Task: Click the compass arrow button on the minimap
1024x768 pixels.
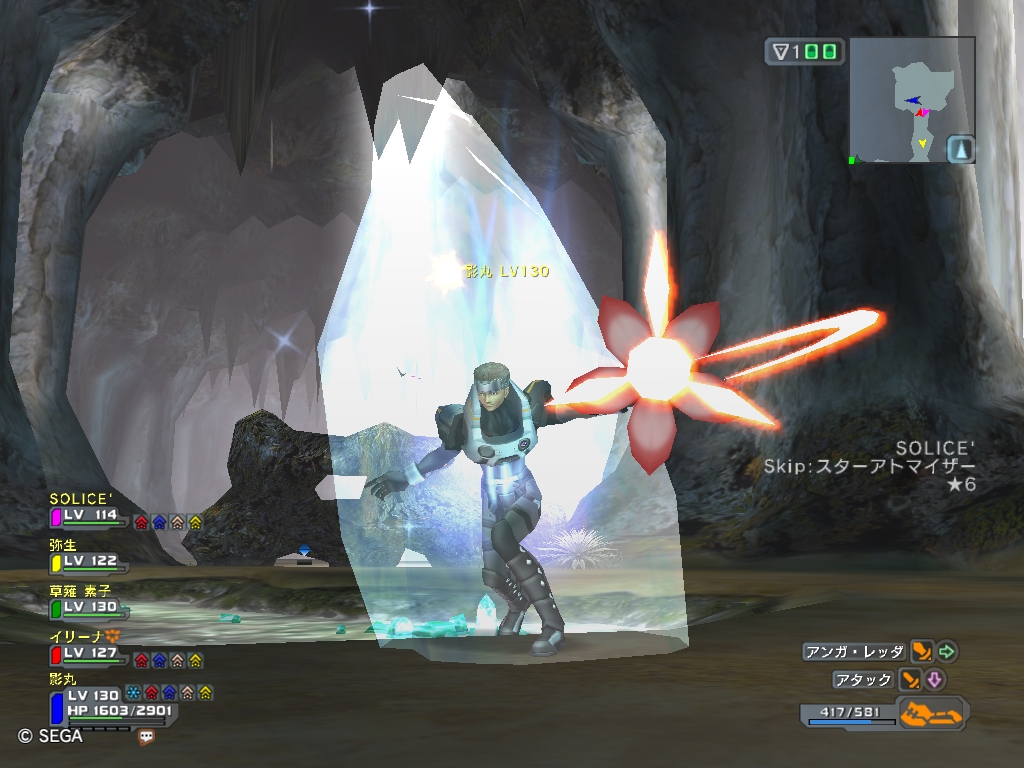Action: click(x=960, y=150)
